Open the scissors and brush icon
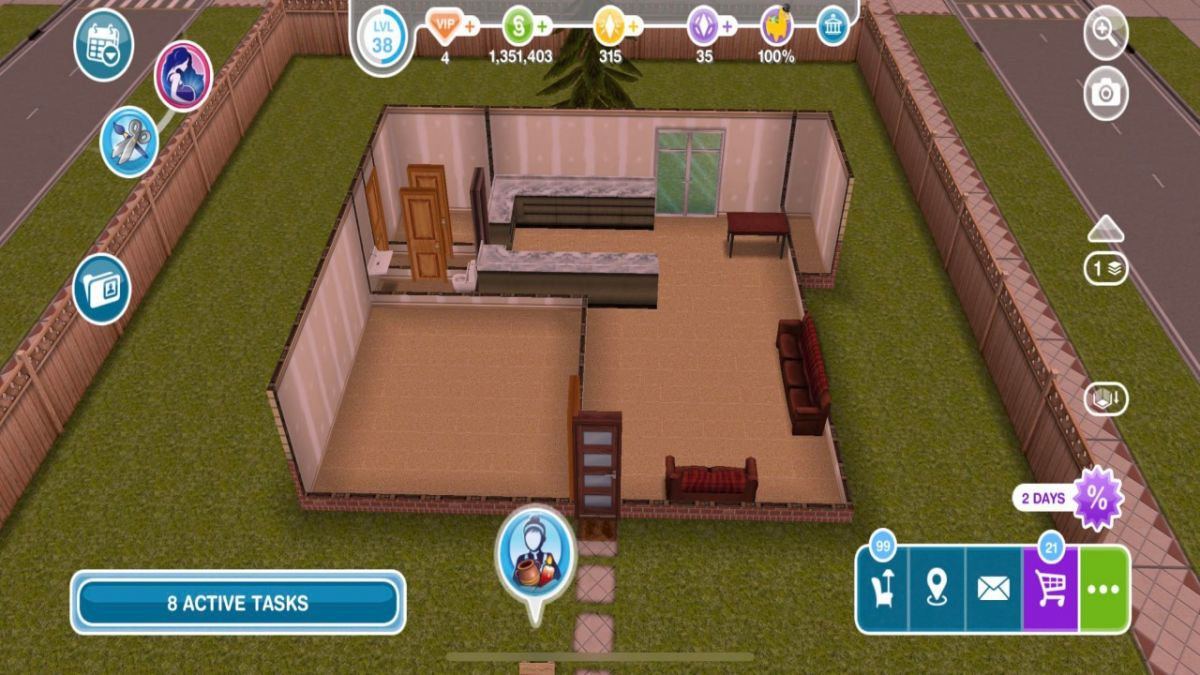 click(130, 142)
